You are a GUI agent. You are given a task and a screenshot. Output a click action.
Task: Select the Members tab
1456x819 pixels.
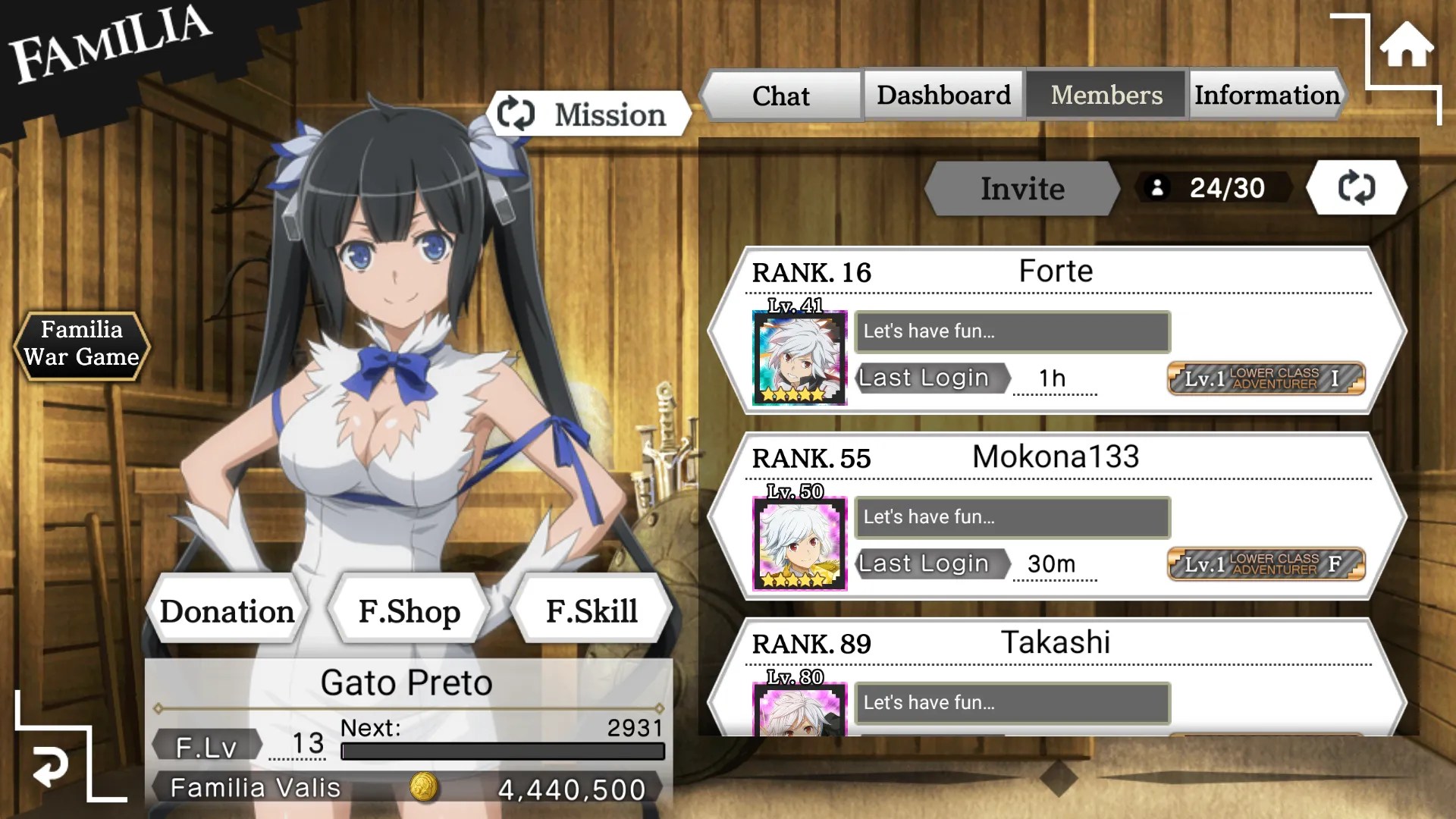[1106, 95]
